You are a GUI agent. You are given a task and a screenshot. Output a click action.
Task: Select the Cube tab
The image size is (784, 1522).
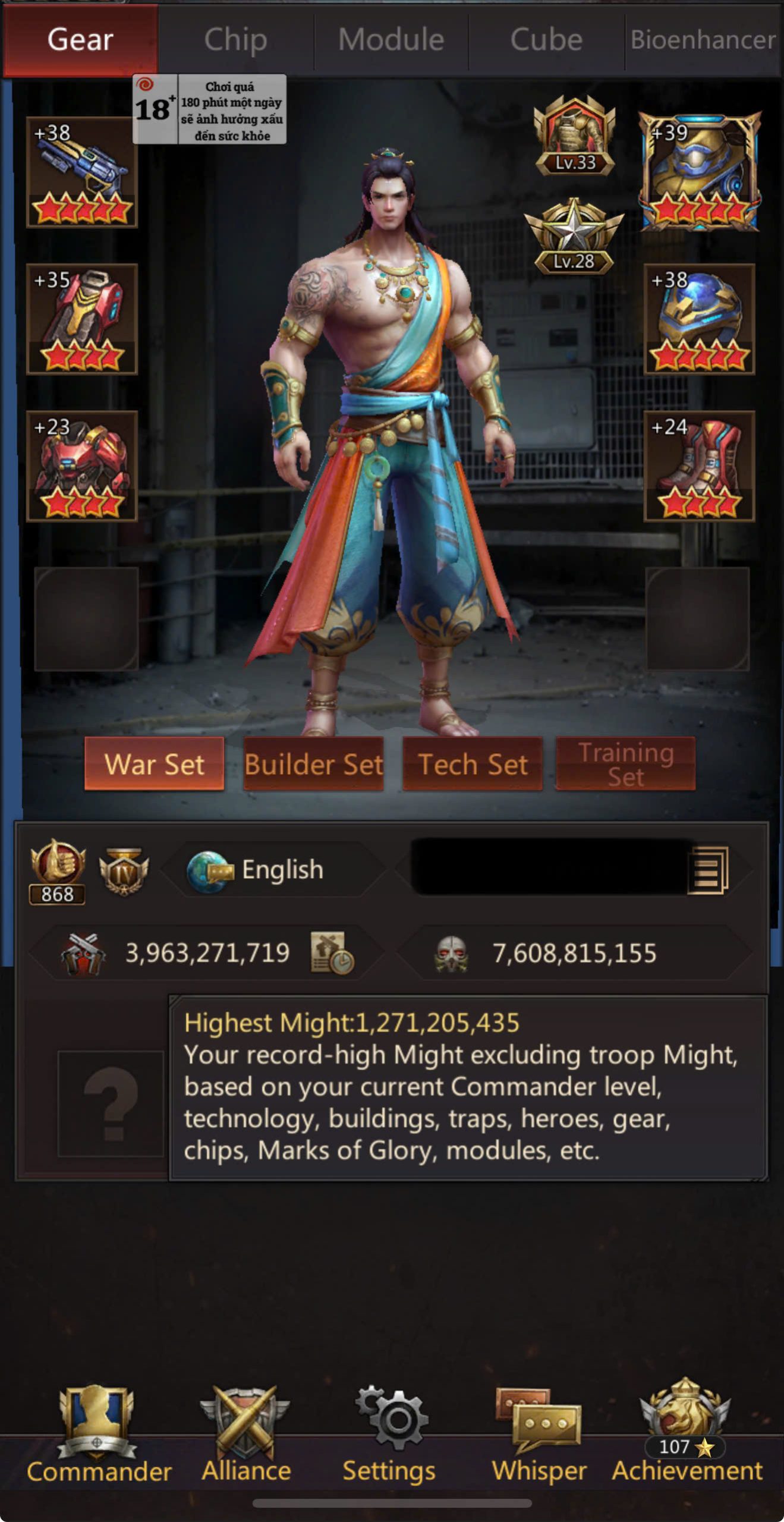pyautogui.click(x=546, y=40)
